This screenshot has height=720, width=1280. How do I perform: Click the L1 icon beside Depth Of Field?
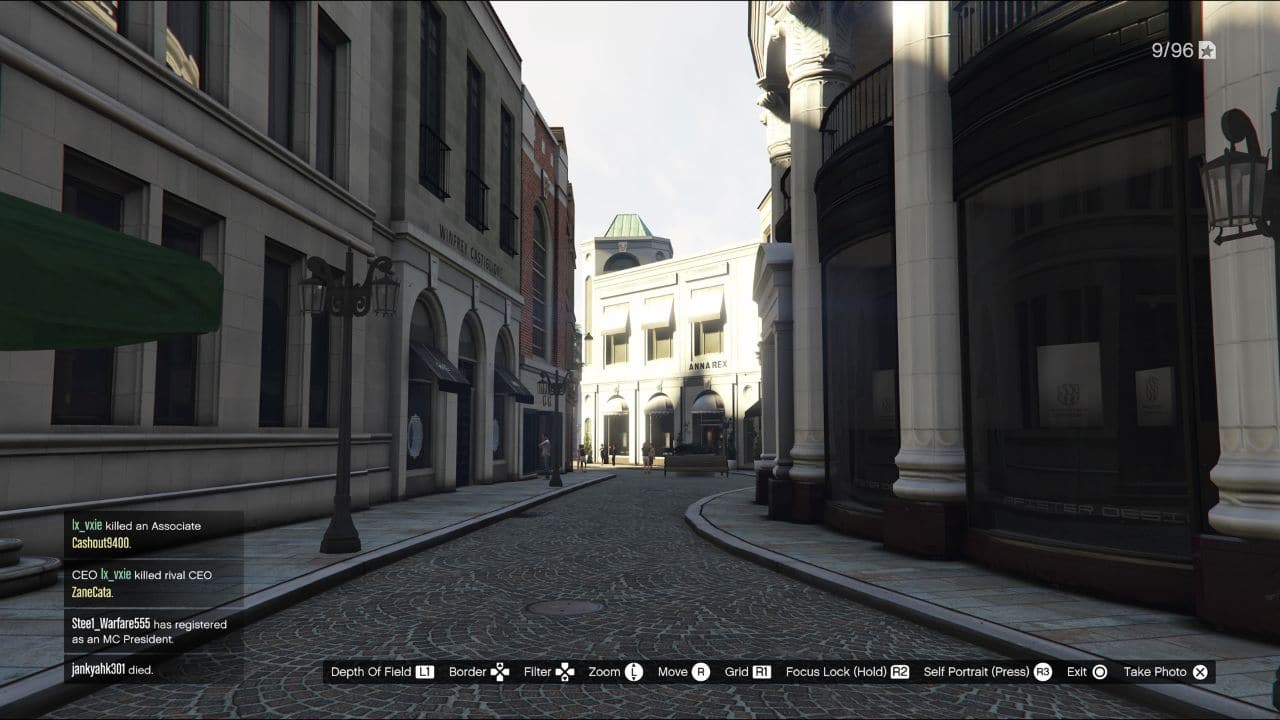427,672
